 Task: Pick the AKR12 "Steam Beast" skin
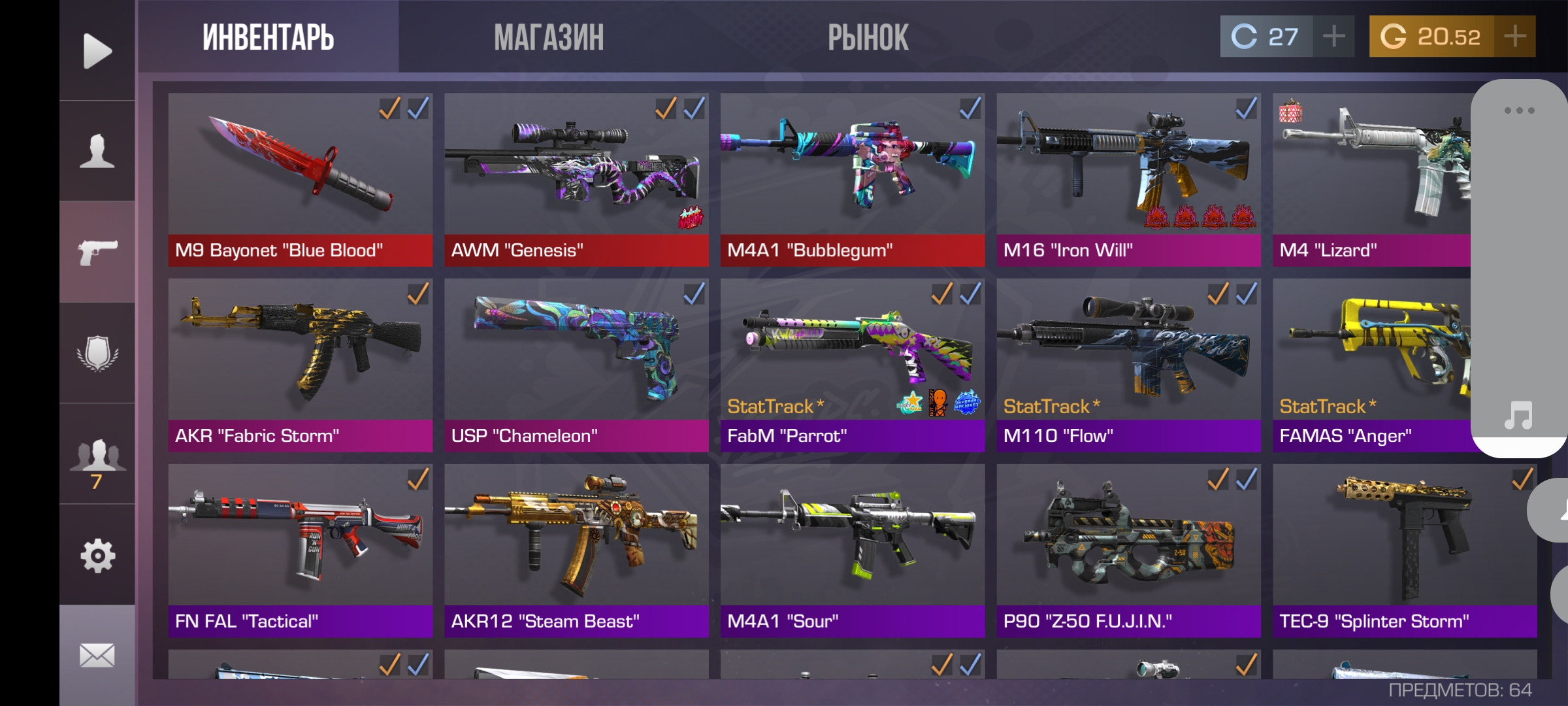pos(576,550)
